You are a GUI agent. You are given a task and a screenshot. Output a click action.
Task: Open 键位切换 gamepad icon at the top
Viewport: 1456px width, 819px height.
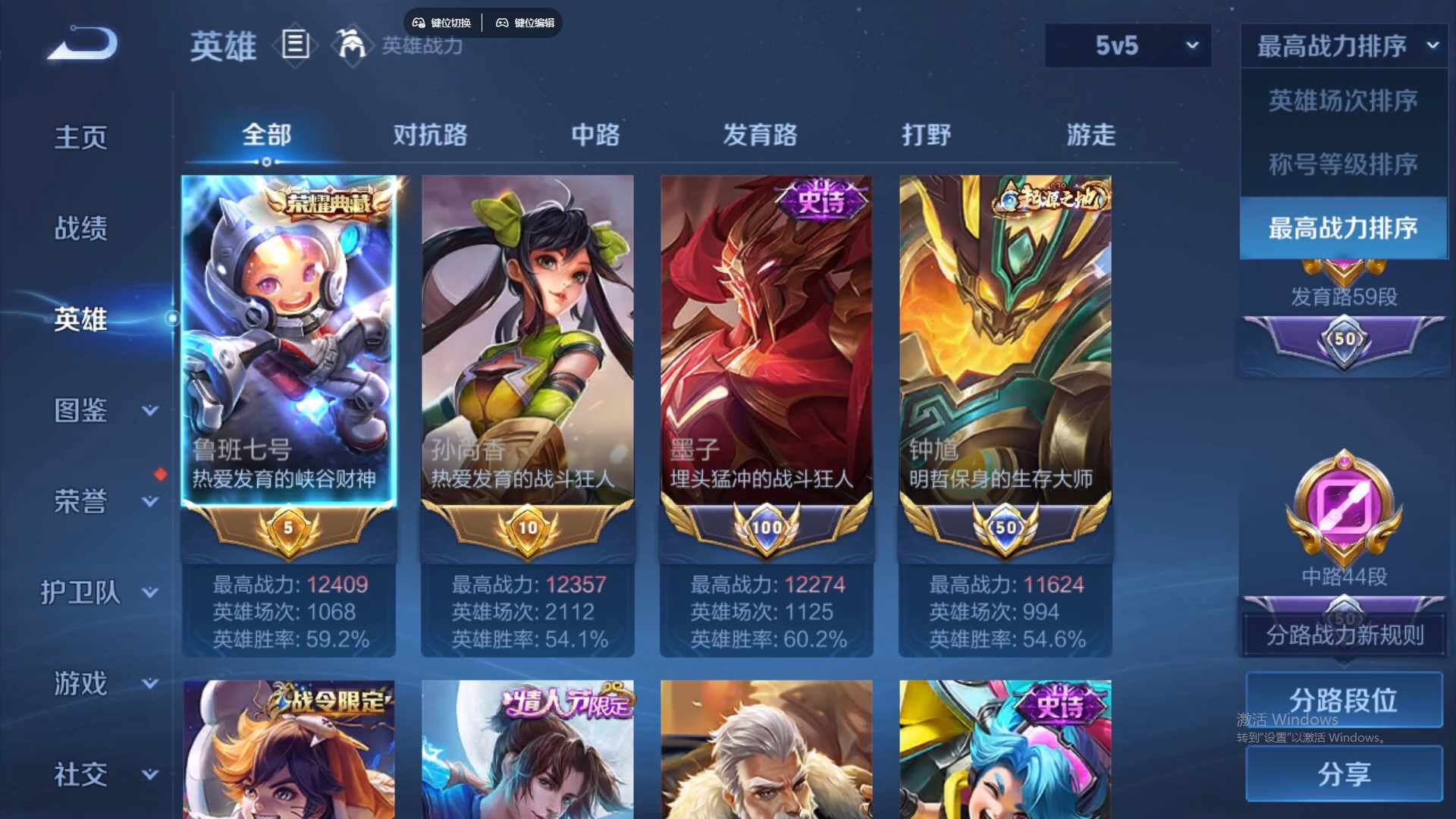tap(417, 22)
